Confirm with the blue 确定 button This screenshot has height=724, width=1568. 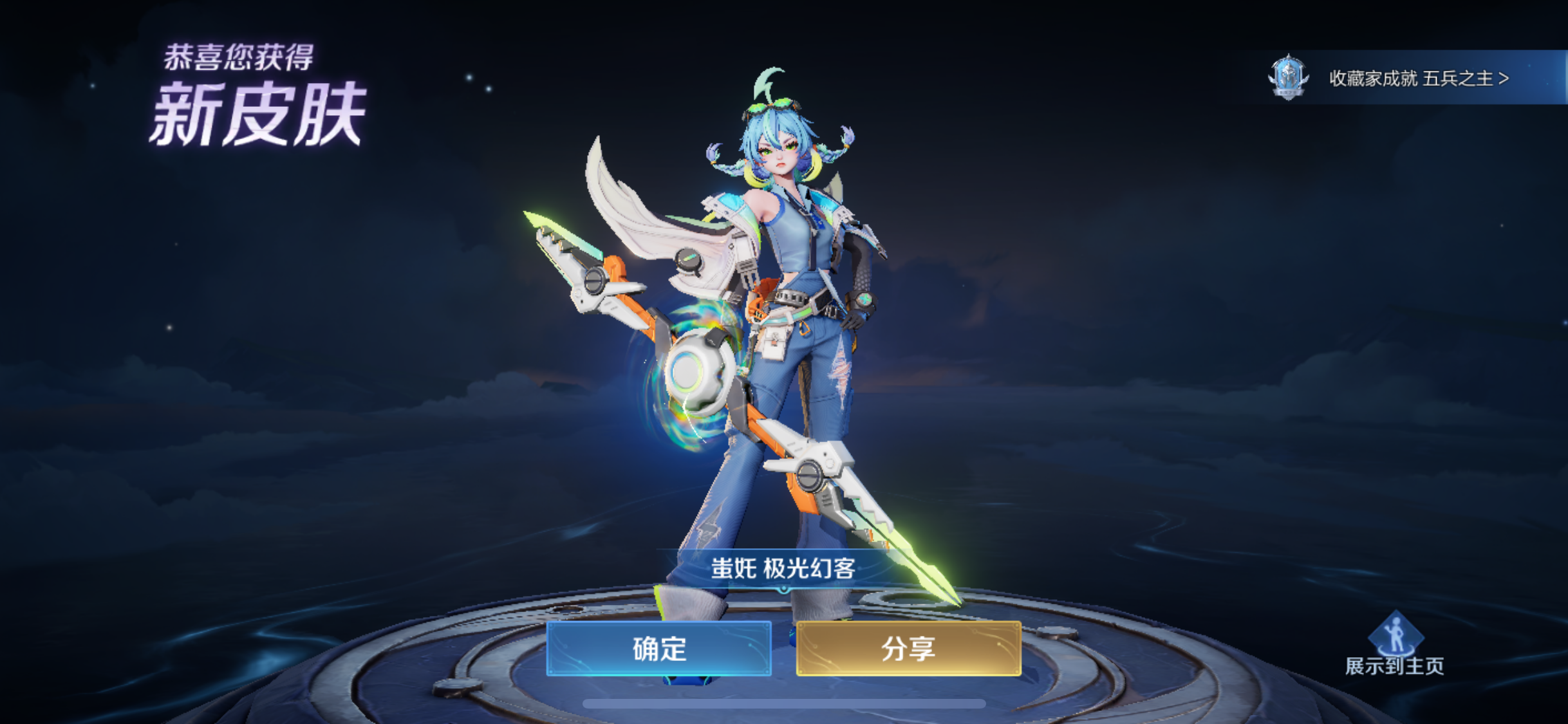pyautogui.click(x=658, y=648)
